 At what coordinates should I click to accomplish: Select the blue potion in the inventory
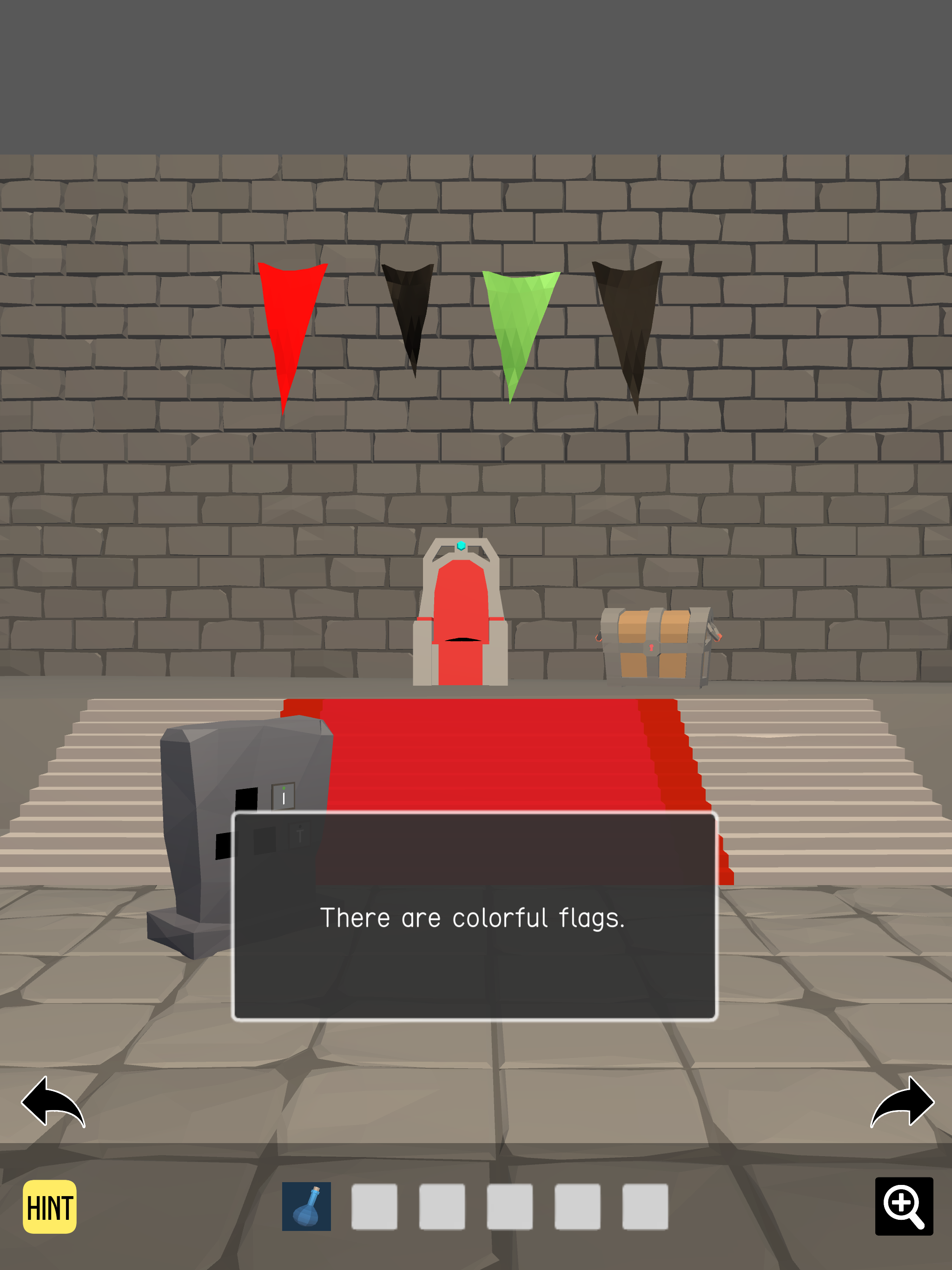(x=307, y=1206)
